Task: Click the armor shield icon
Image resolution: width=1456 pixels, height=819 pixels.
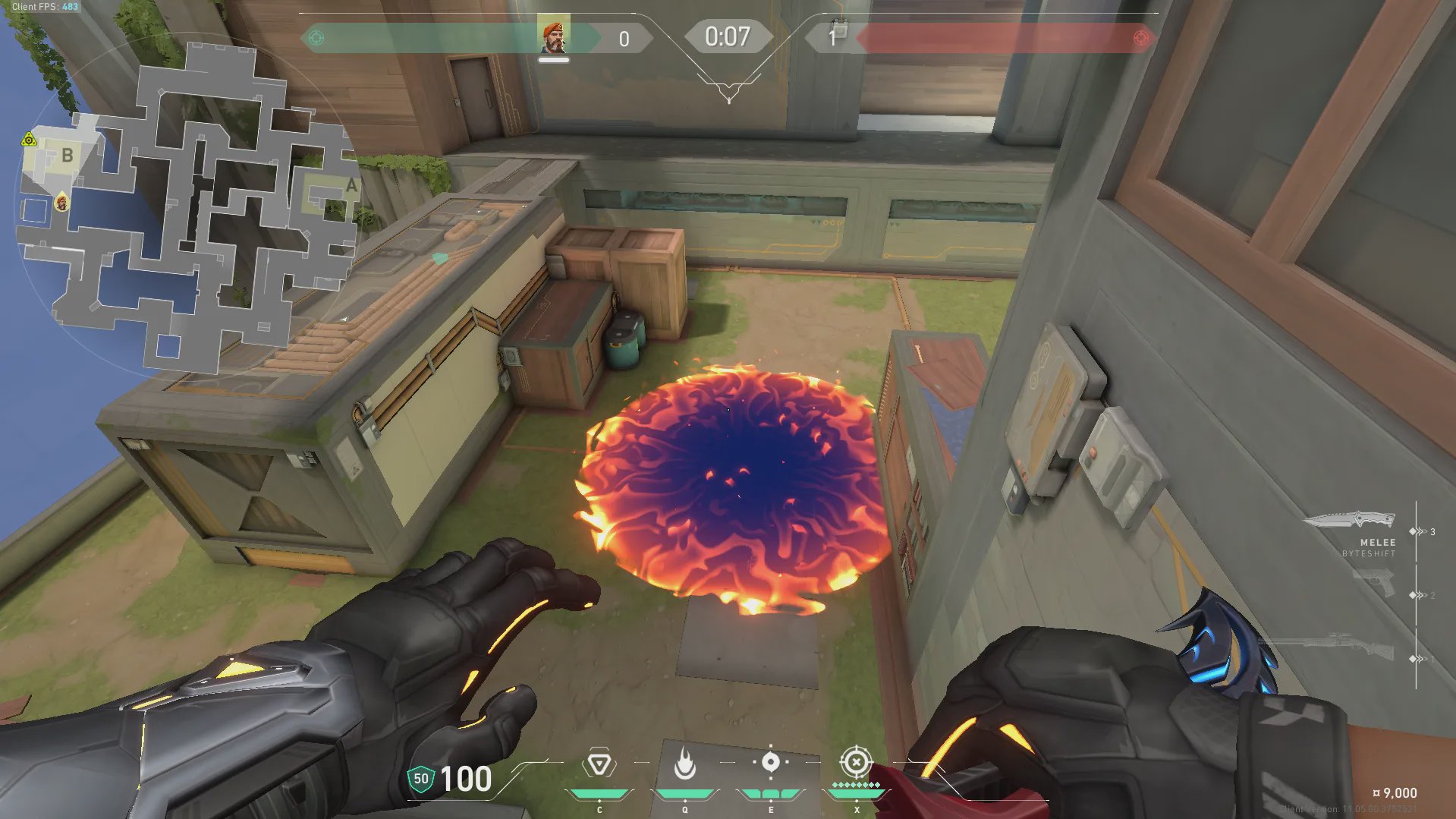Action: (x=420, y=779)
